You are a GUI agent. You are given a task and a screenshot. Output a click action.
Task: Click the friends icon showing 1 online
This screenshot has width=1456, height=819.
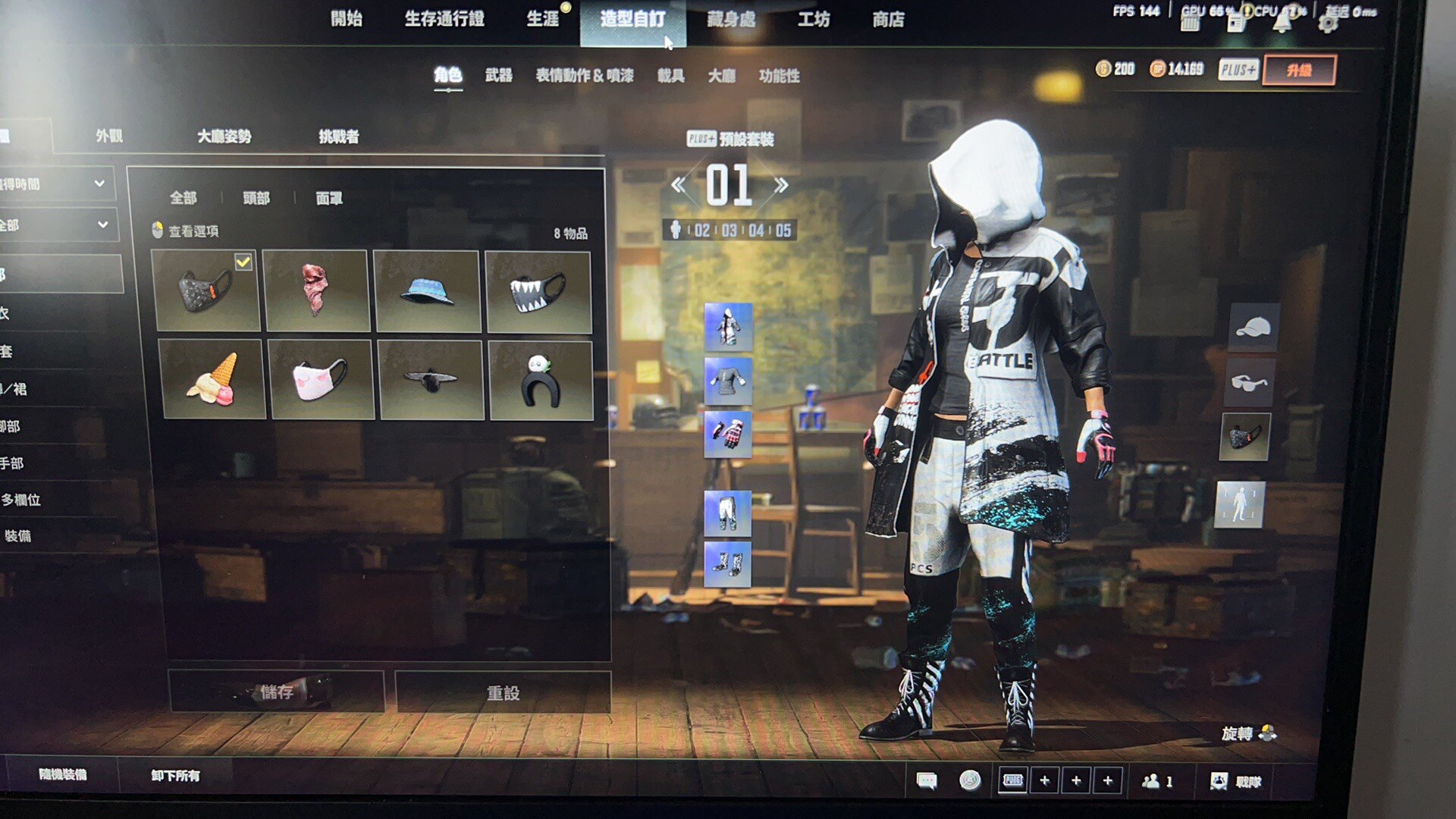pos(1153,780)
